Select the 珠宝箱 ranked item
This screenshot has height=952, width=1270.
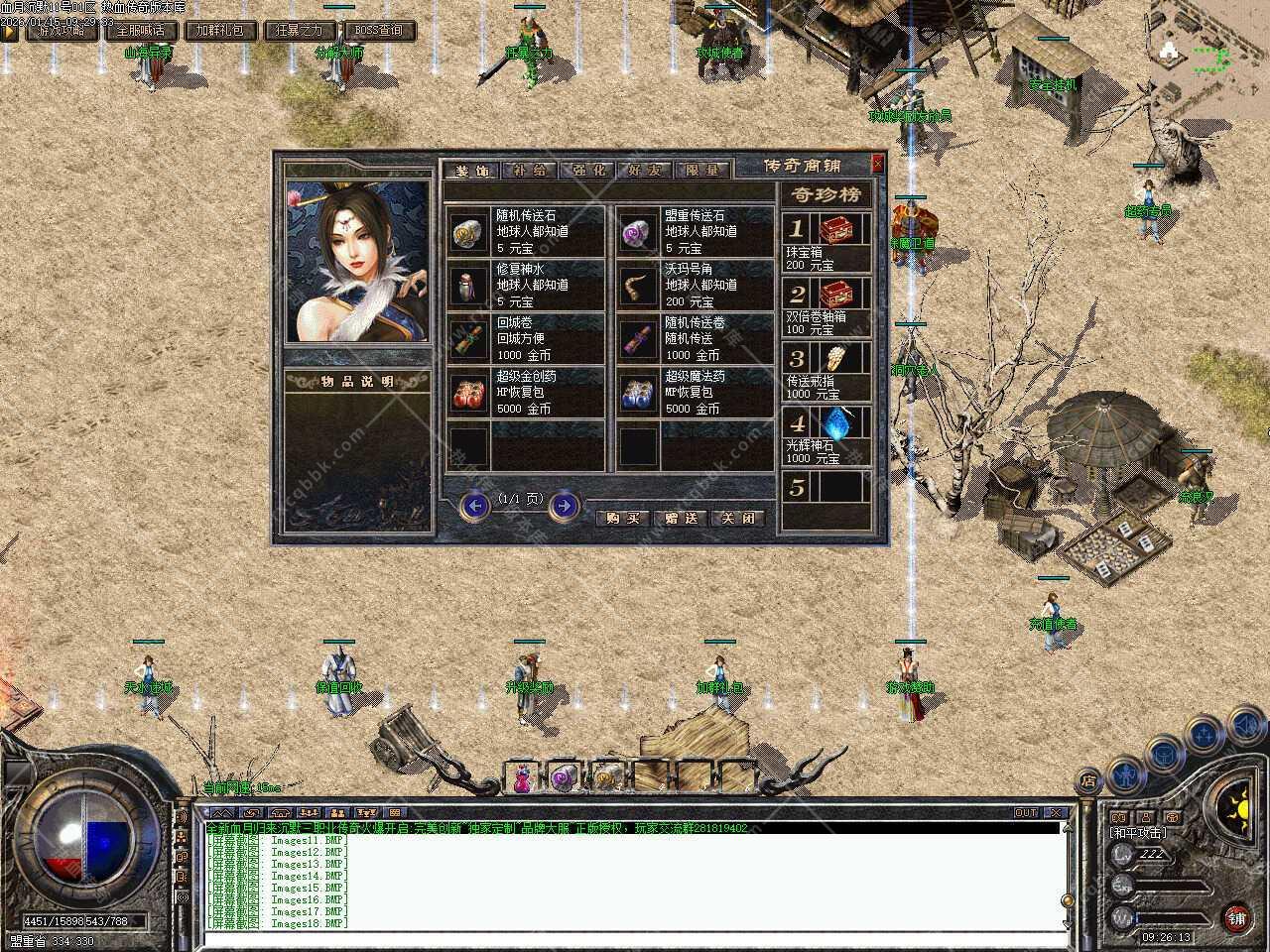[x=826, y=243]
